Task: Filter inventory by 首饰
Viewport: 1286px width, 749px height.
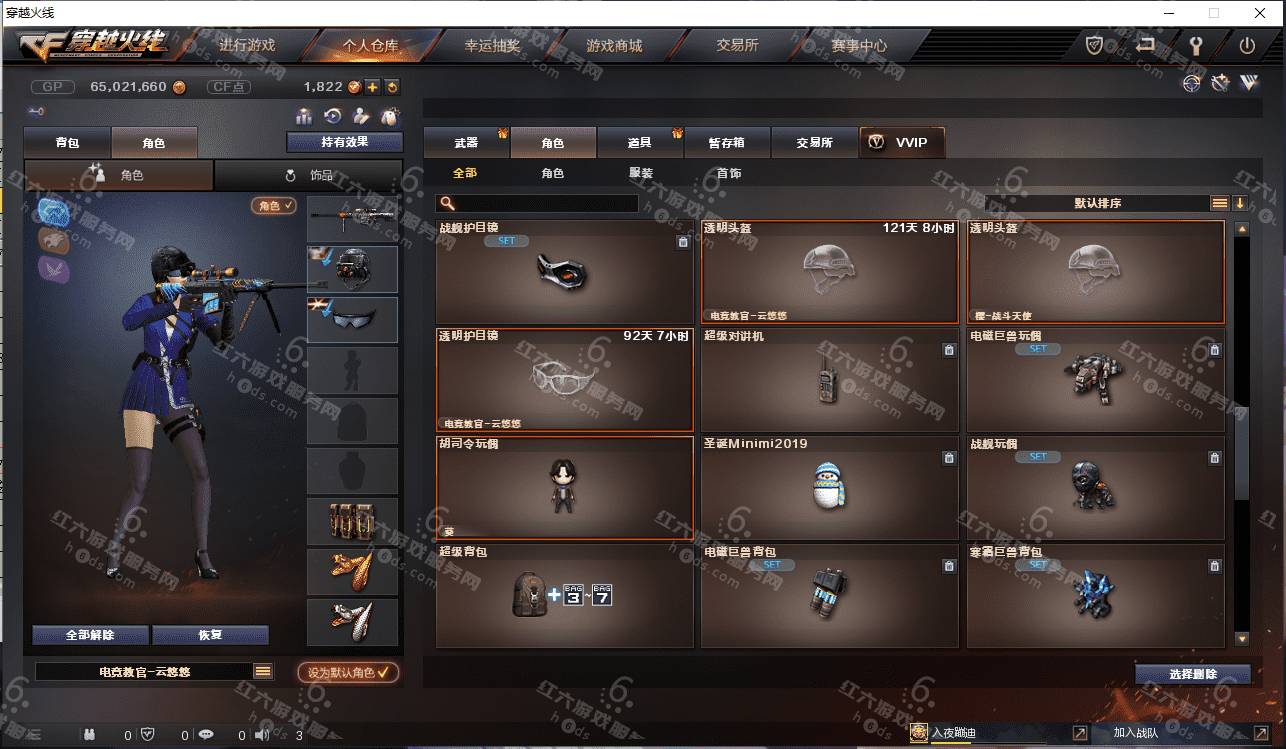Action: 729,173
